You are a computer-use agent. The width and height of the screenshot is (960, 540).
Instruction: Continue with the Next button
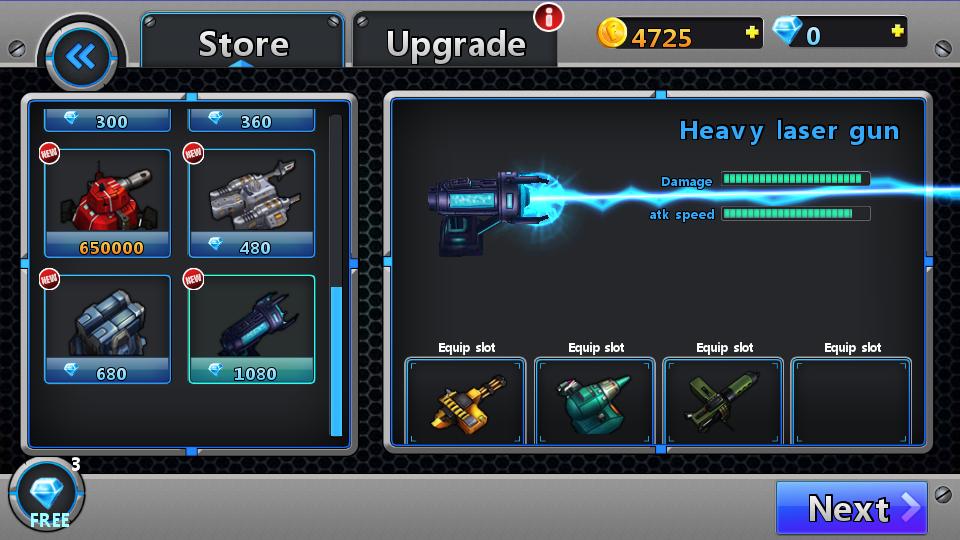click(851, 508)
